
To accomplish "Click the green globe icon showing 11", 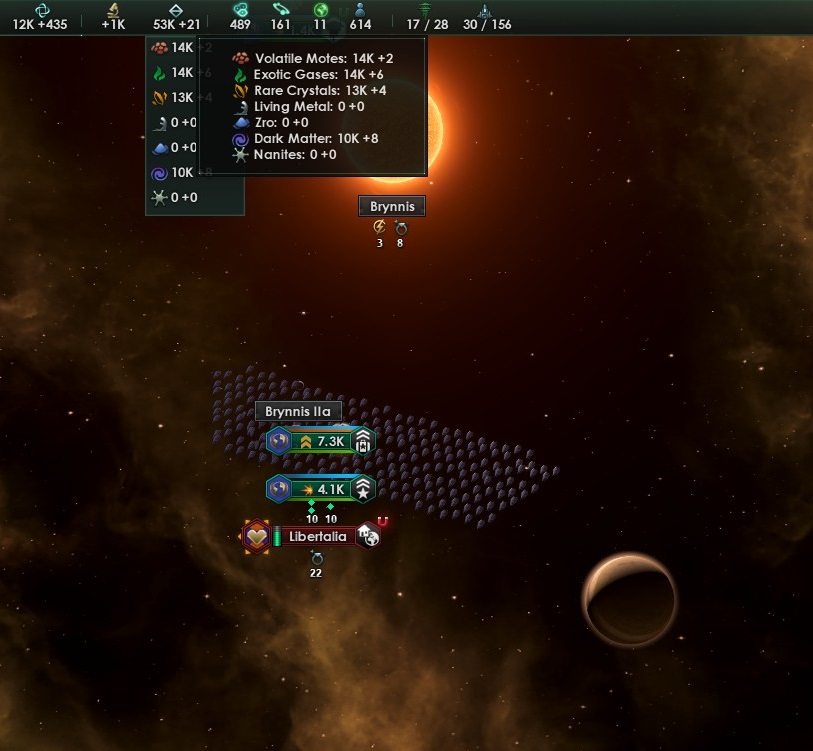I will 320,9.
